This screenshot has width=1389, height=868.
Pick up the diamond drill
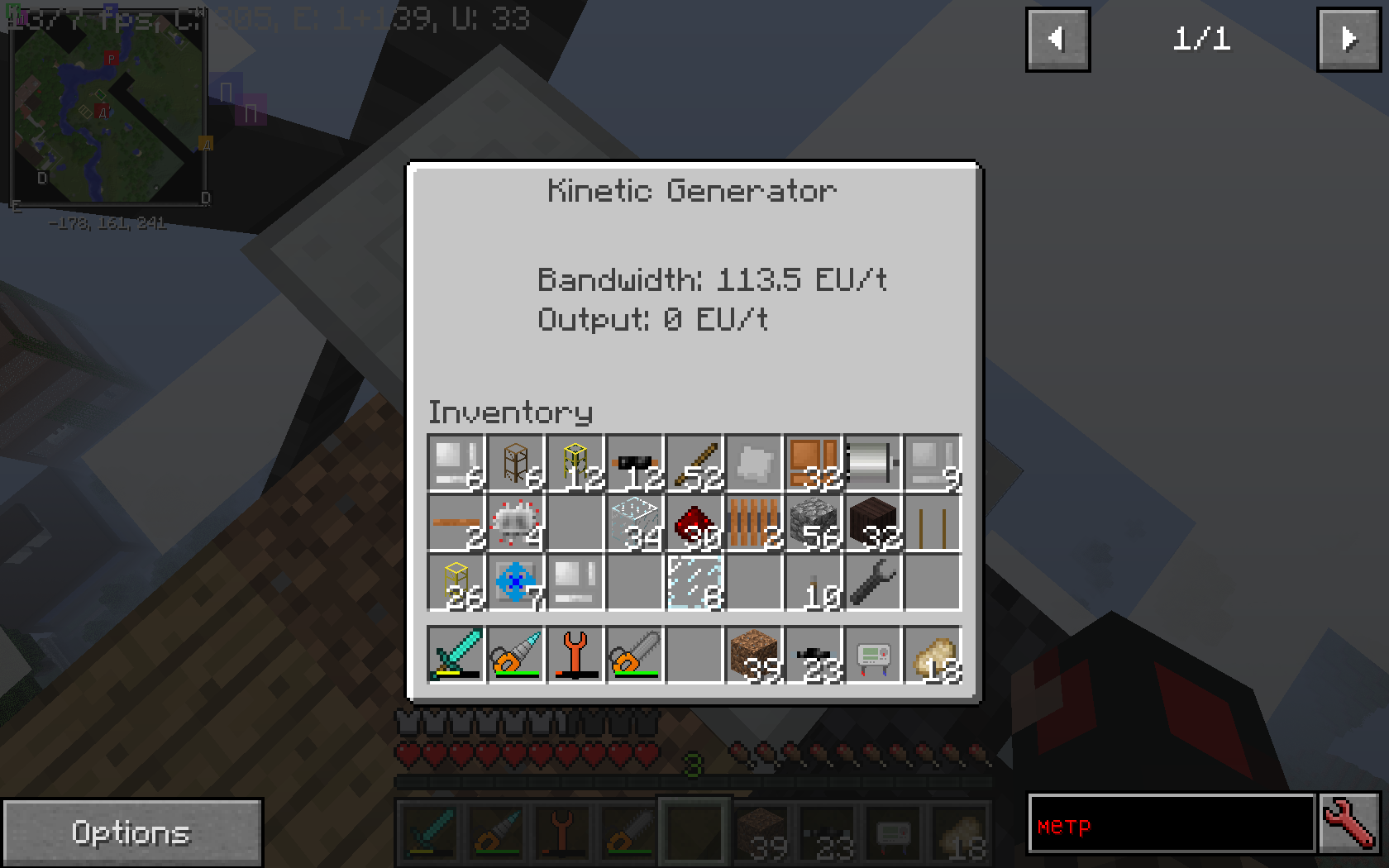516,654
